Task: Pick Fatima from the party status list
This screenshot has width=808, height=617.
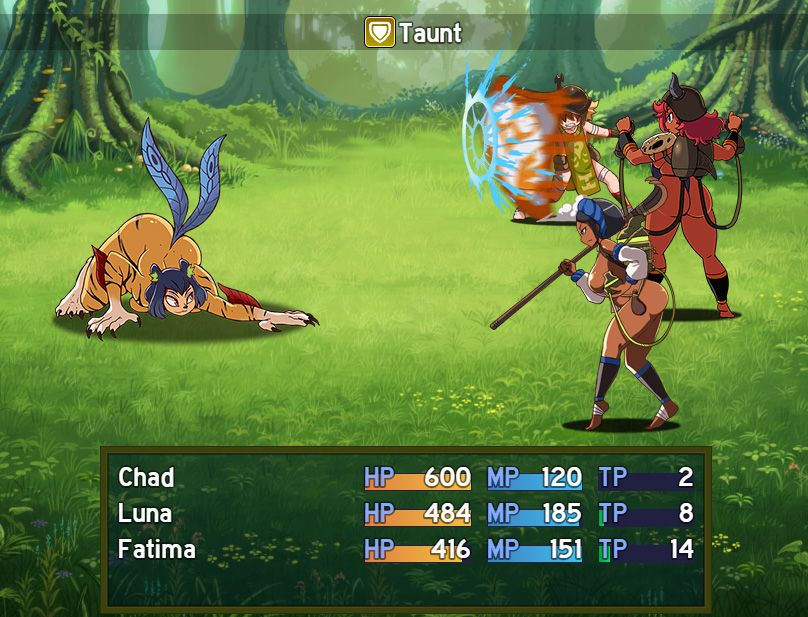Action: (x=157, y=549)
